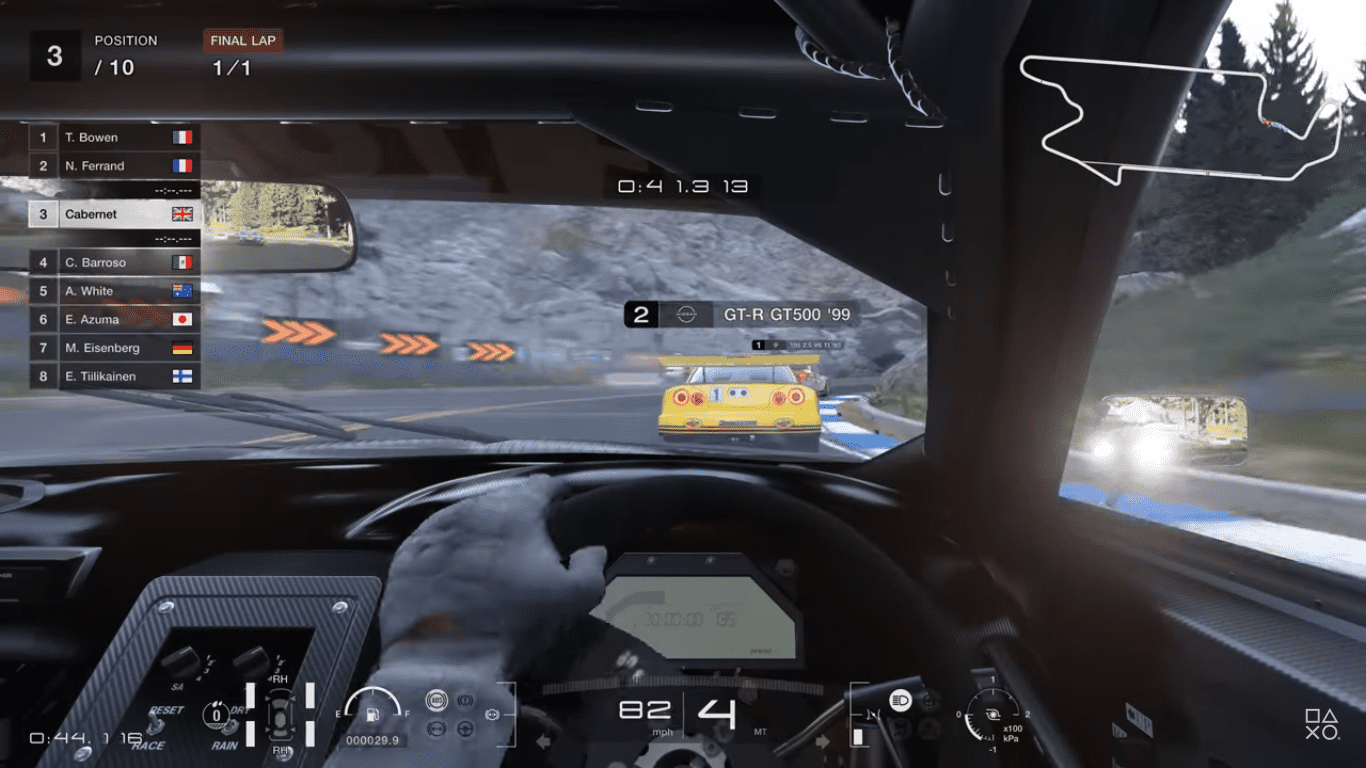Select the Nissan badge beside GT-R GT500

tap(685, 314)
